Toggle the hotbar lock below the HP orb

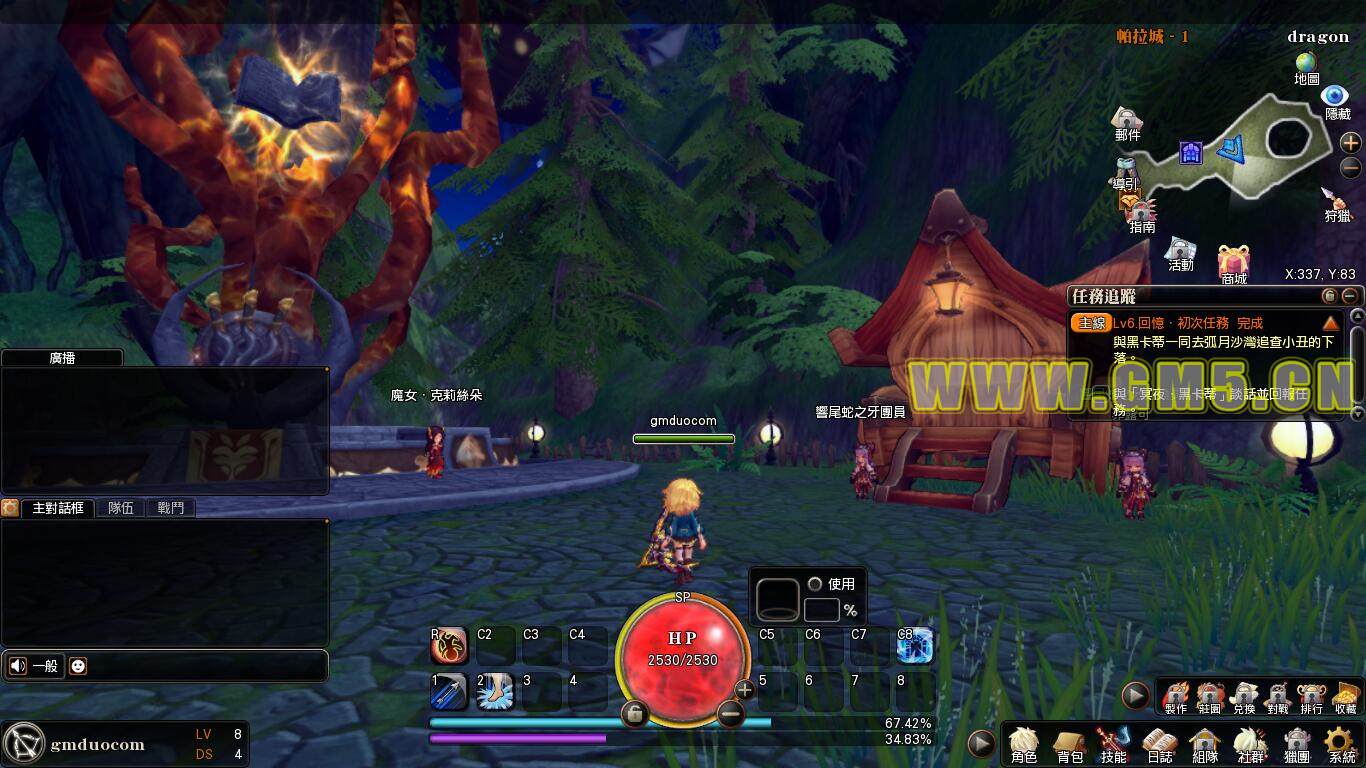click(x=634, y=714)
